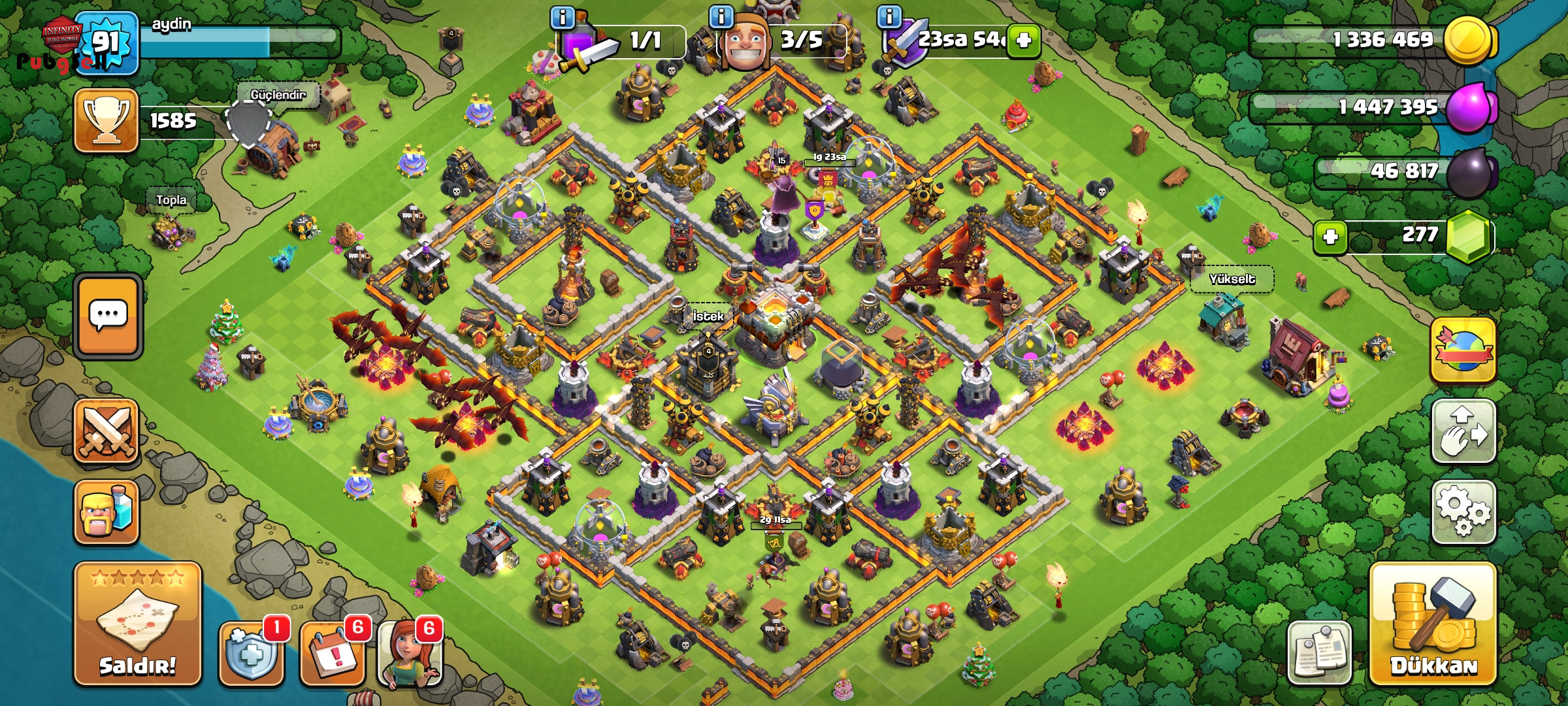1568x706 pixels.
Task: Open the trophy league badge
Action: 106,121
